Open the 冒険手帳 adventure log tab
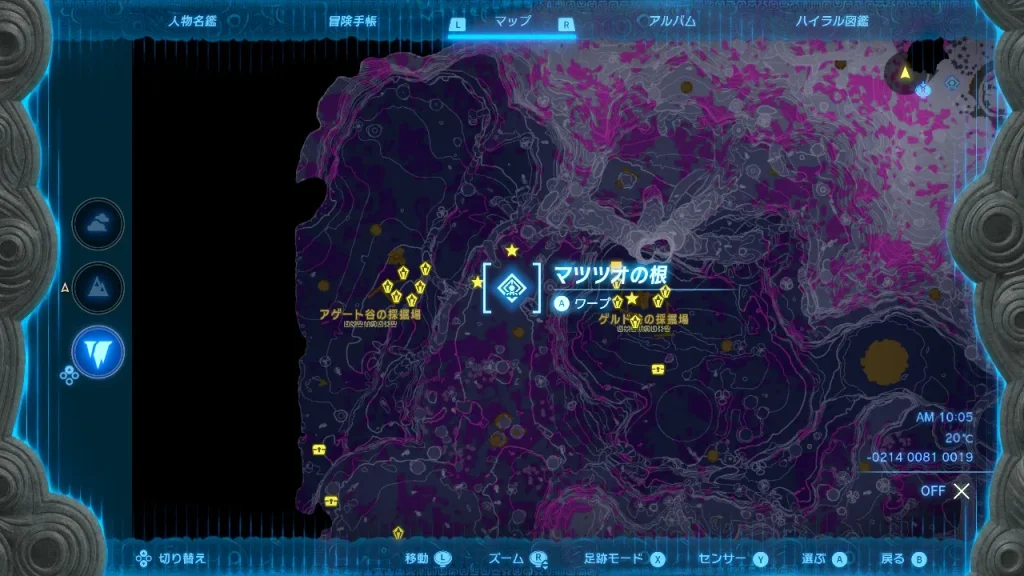The height and width of the screenshot is (576, 1024). pos(353,20)
